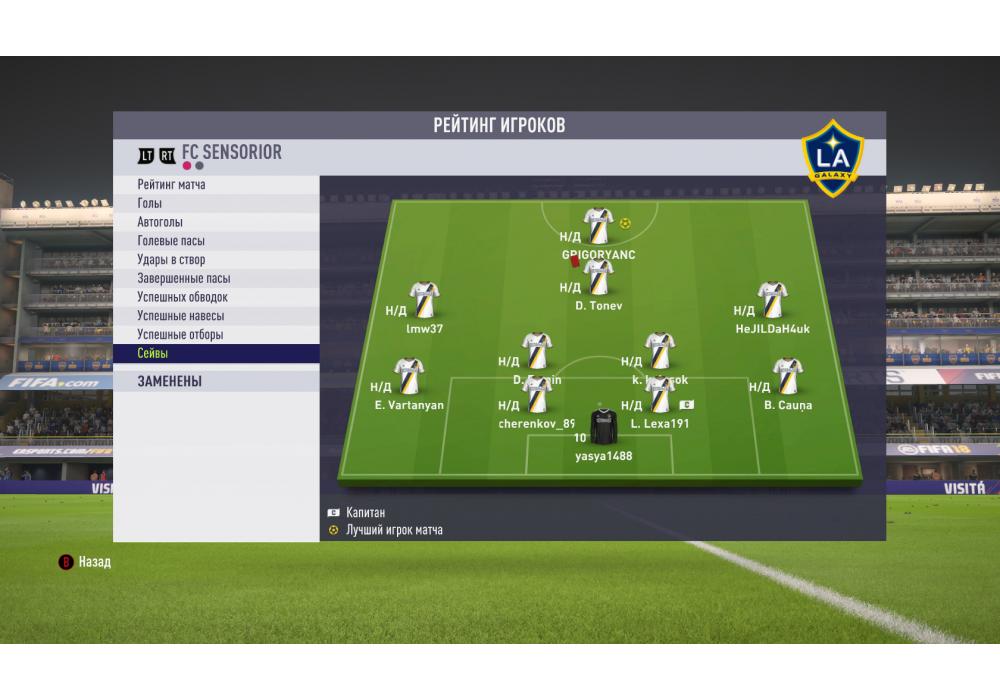Pick player cherenkov_89's shirt

(x=537, y=397)
